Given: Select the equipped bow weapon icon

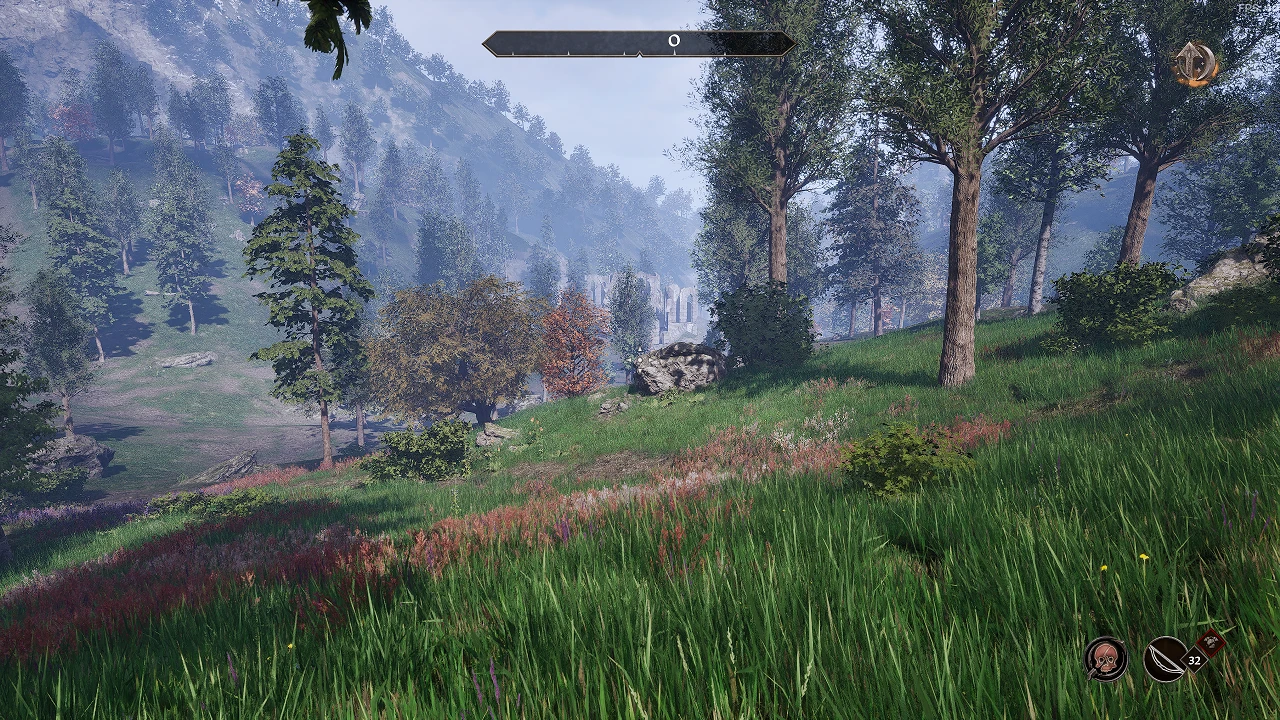Looking at the screenshot, I should pos(1165,659).
